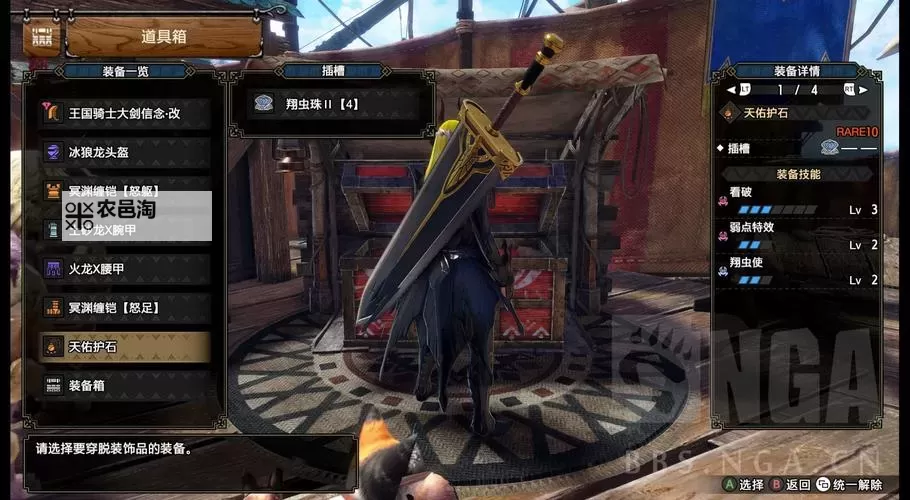This screenshot has width=910, height=500.
Task: Open the 装备箱 equipment box entry
Action: [x=125, y=385]
